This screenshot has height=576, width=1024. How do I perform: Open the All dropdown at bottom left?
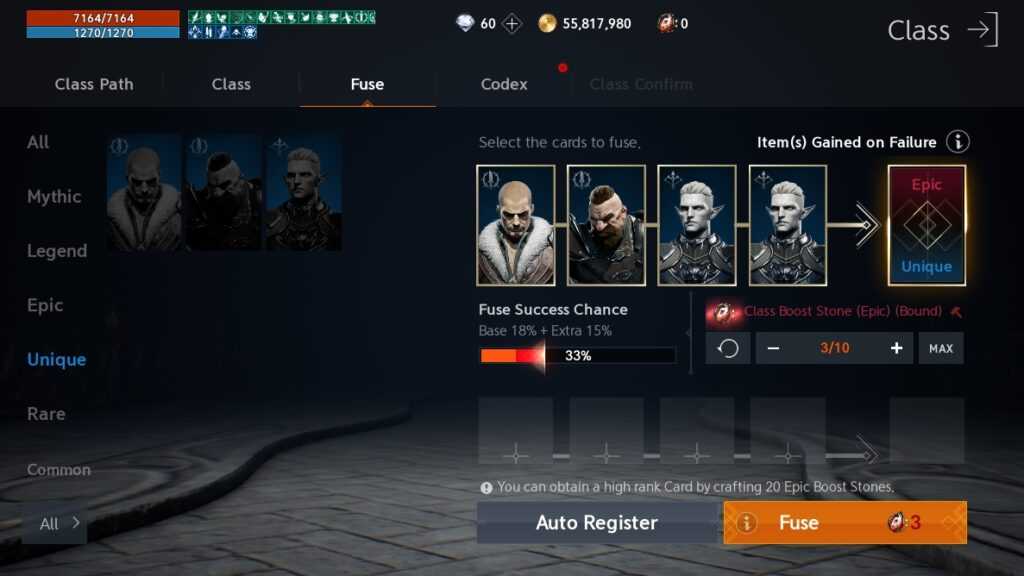click(x=55, y=524)
